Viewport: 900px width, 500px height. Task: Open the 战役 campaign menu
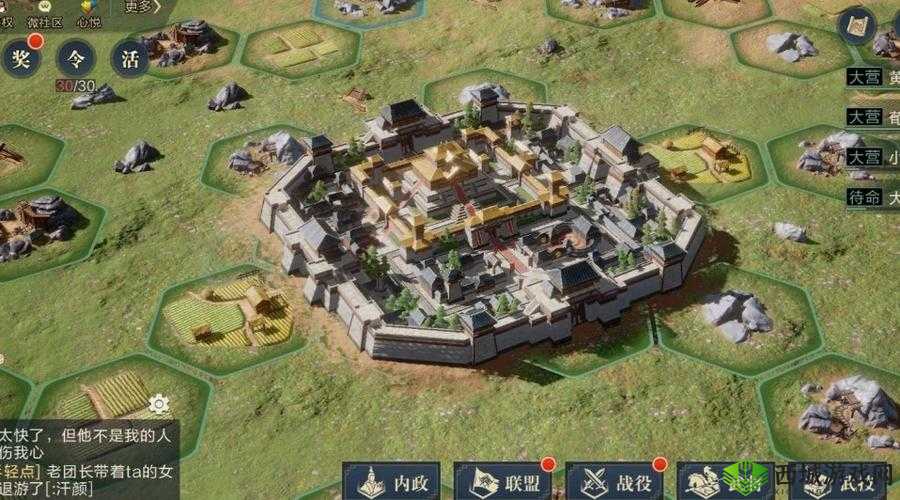coord(616,482)
